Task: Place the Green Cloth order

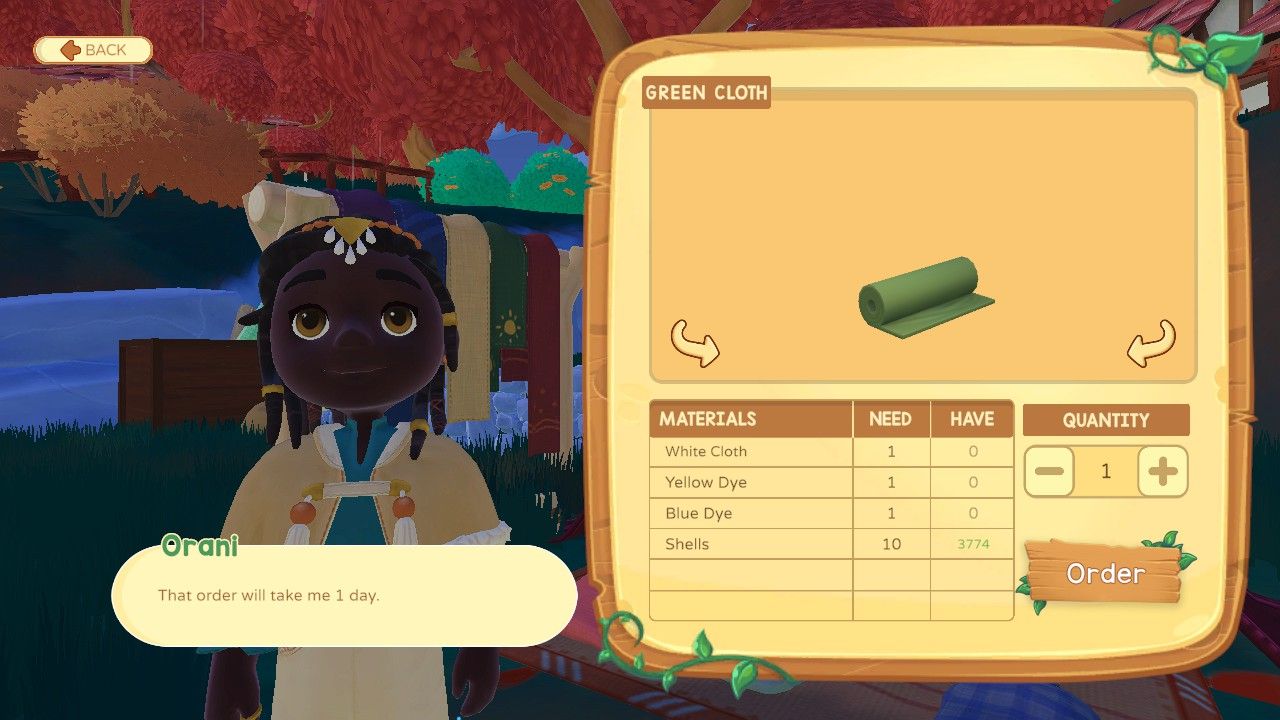Action: click(x=1105, y=573)
